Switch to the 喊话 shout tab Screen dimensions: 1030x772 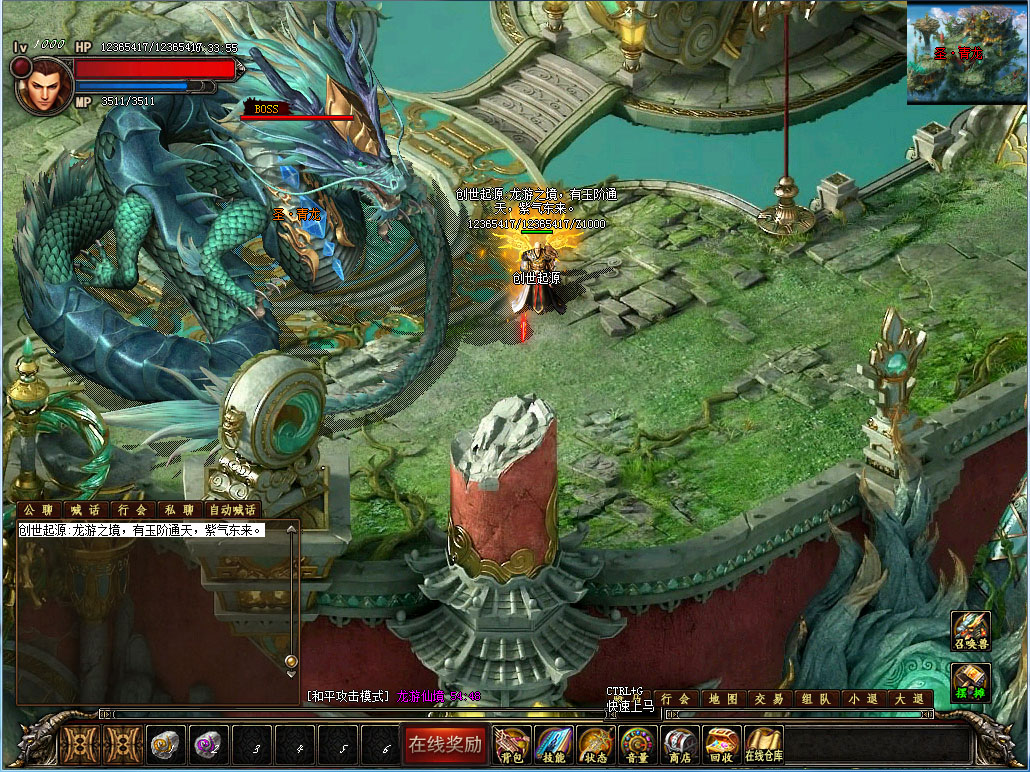84,510
